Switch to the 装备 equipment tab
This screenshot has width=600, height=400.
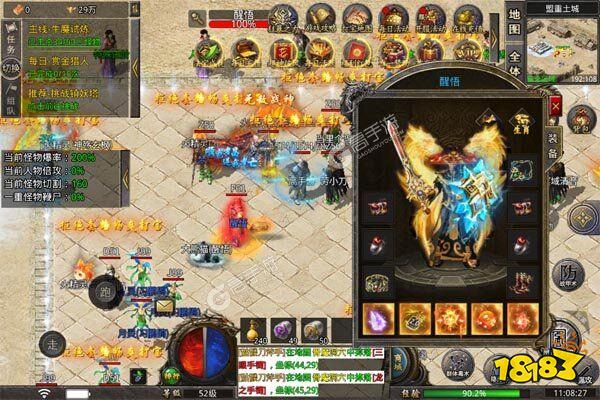552,148
